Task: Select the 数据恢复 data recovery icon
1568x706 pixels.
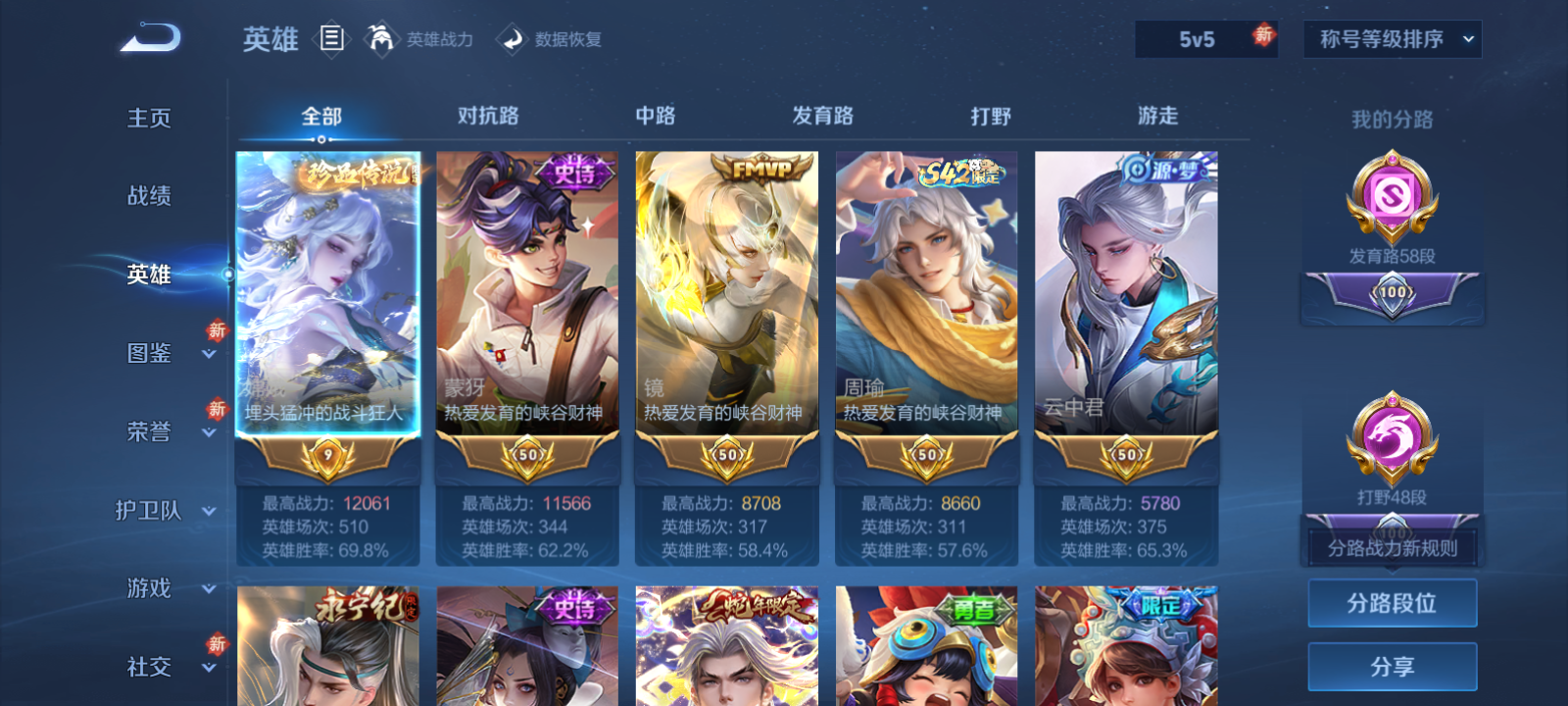Action: (x=508, y=39)
